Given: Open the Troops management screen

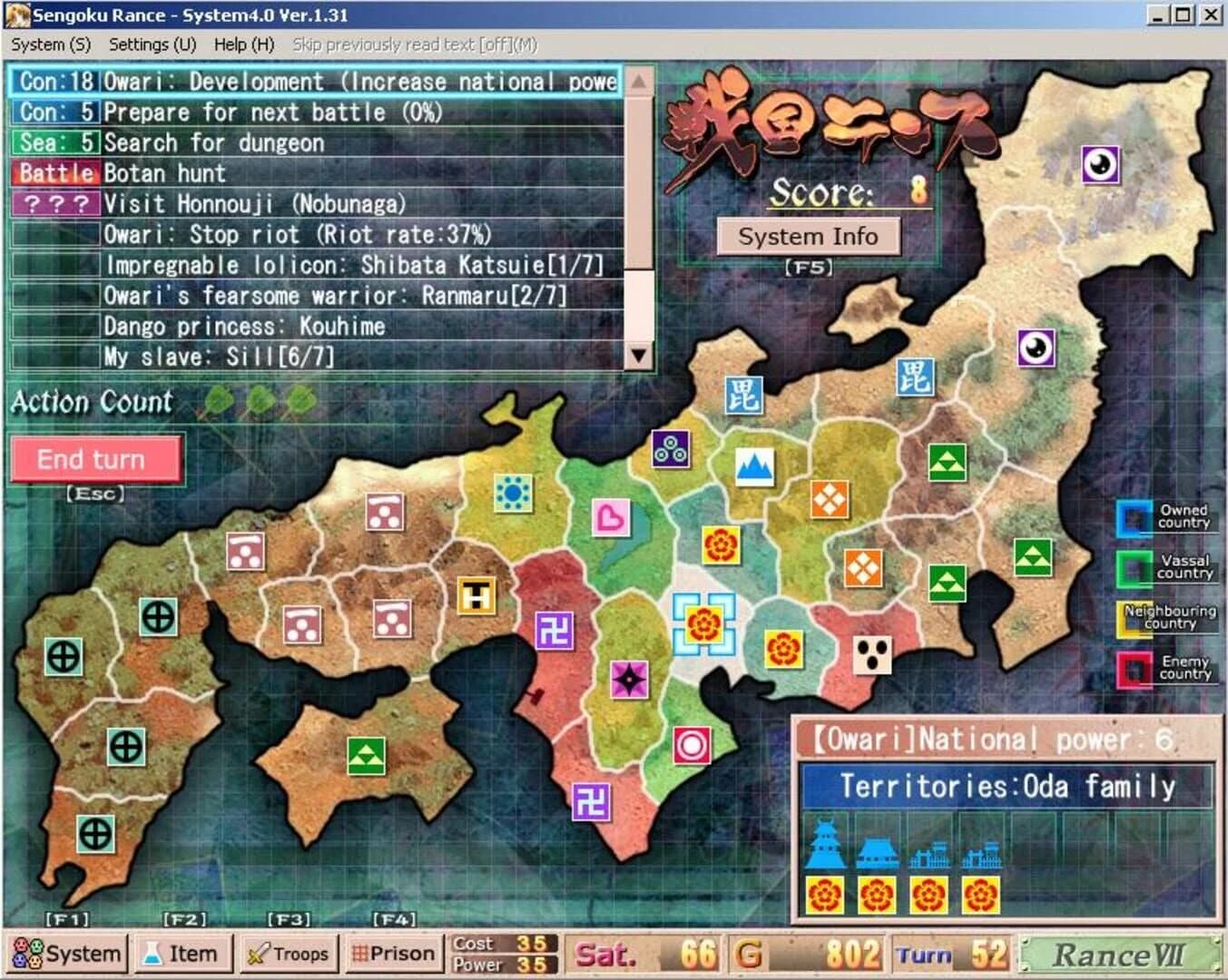Looking at the screenshot, I should 289,953.
